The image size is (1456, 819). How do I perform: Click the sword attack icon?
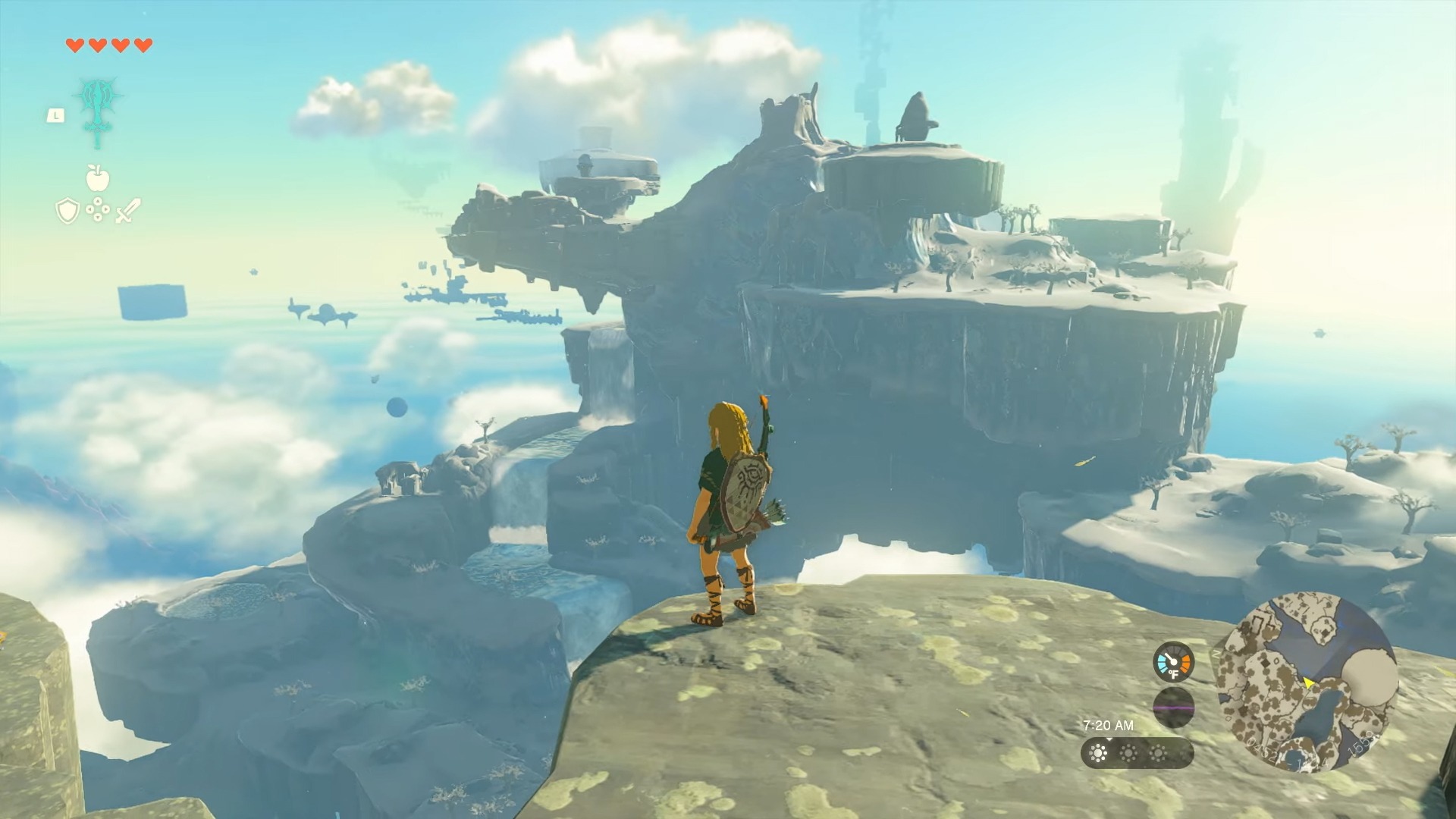coord(127,210)
